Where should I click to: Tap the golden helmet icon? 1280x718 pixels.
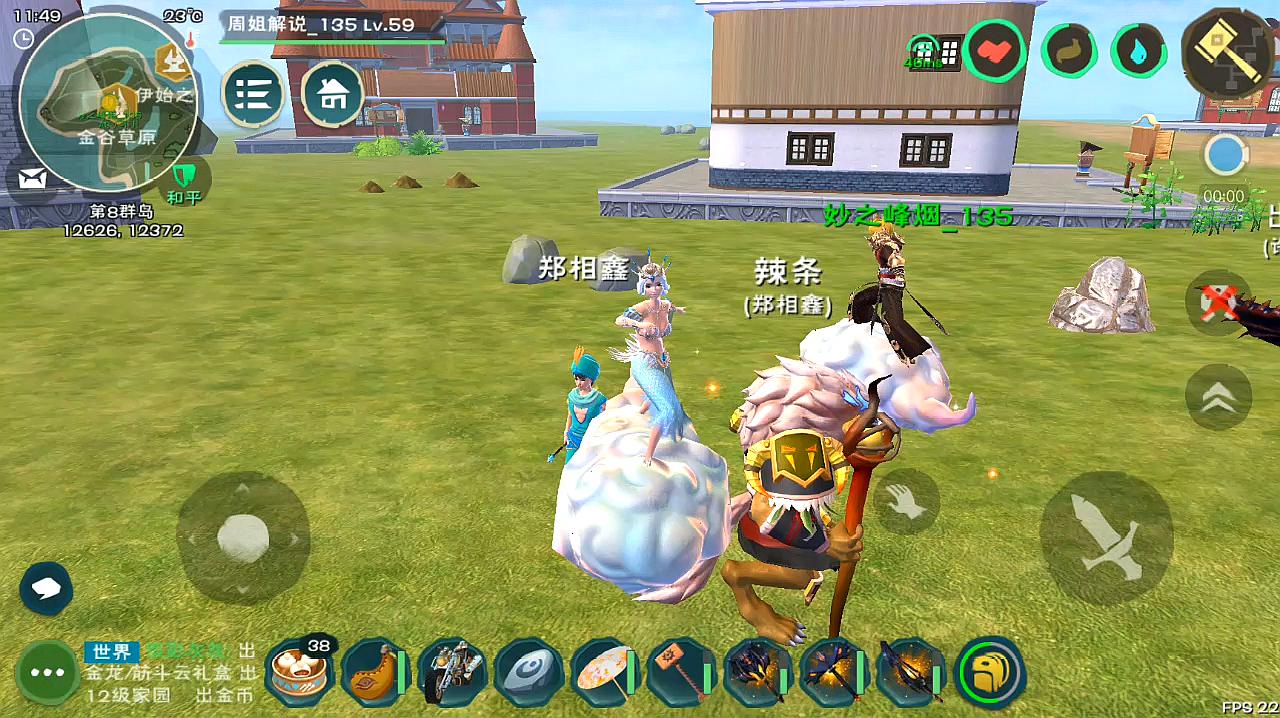coord(990,671)
